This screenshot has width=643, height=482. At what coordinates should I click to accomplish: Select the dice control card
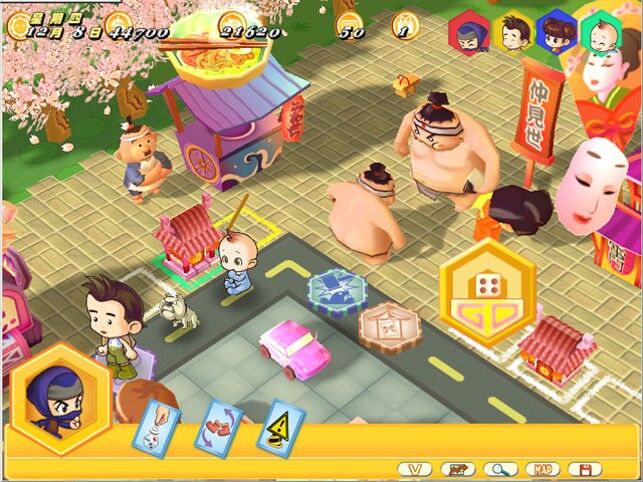coord(158,421)
